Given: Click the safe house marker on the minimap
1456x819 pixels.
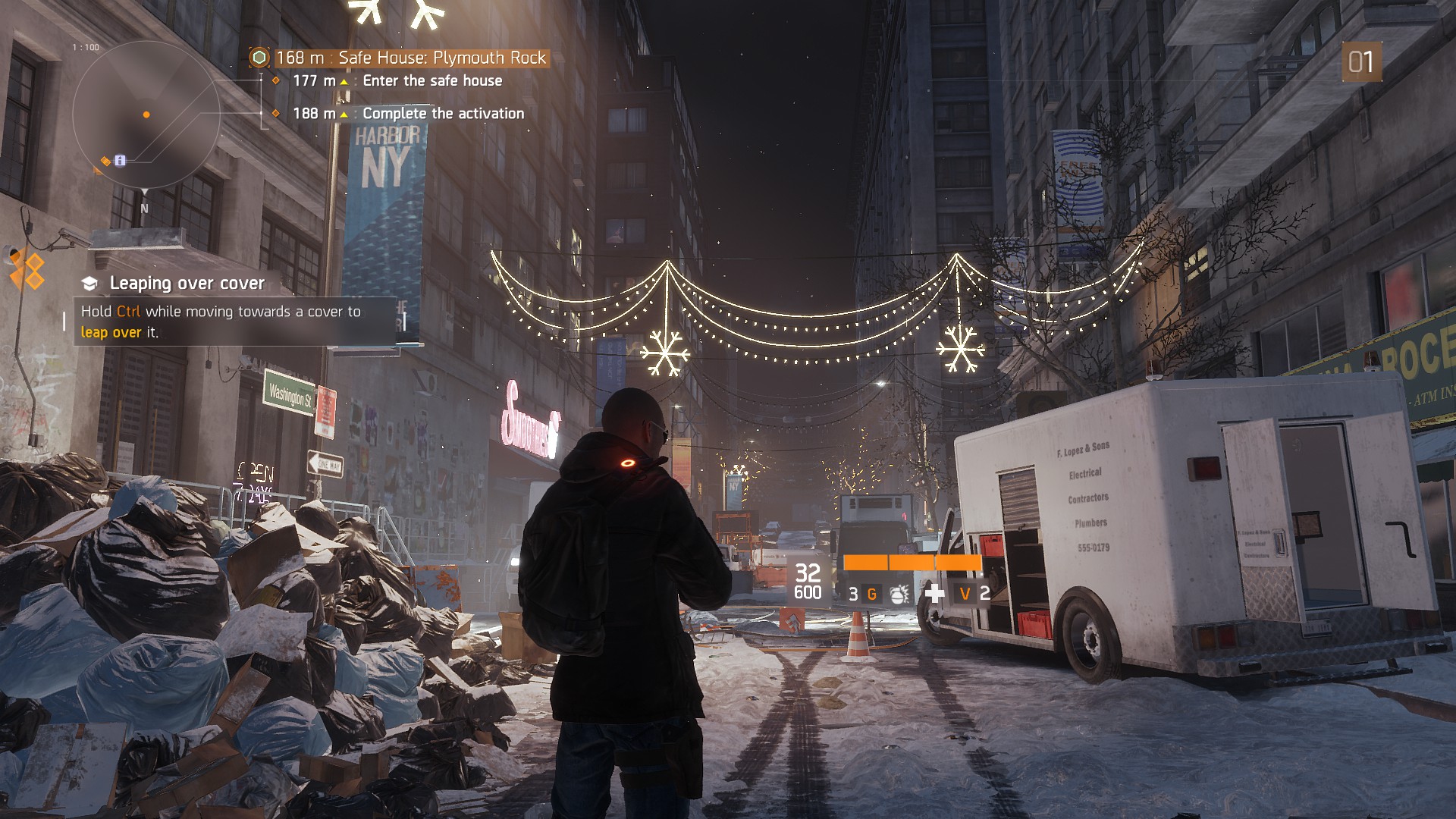Looking at the screenshot, I should coord(120,160).
